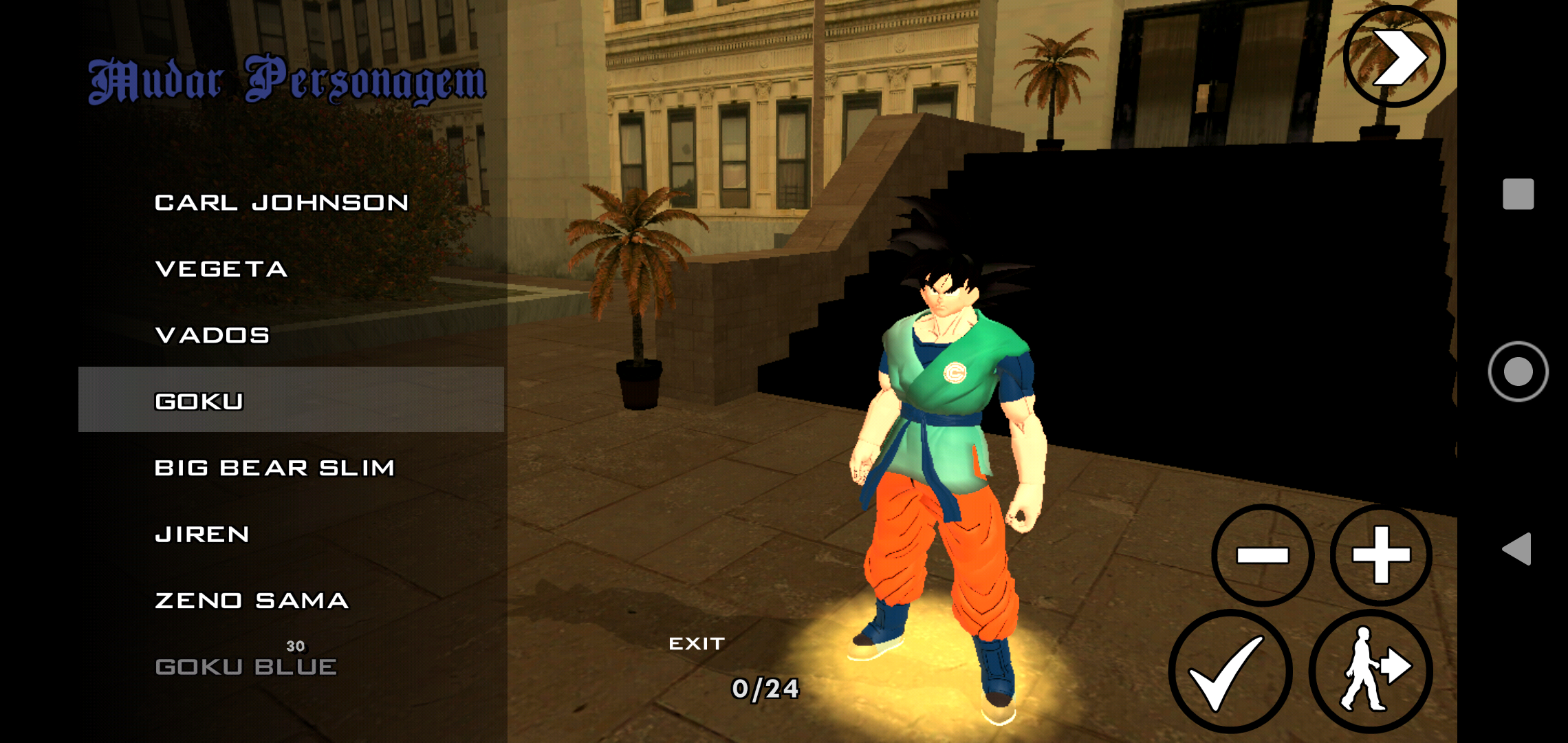This screenshot has width=1568, height=743.
Task: Select the highlighted Goku entry
Action: coord(199,400)
